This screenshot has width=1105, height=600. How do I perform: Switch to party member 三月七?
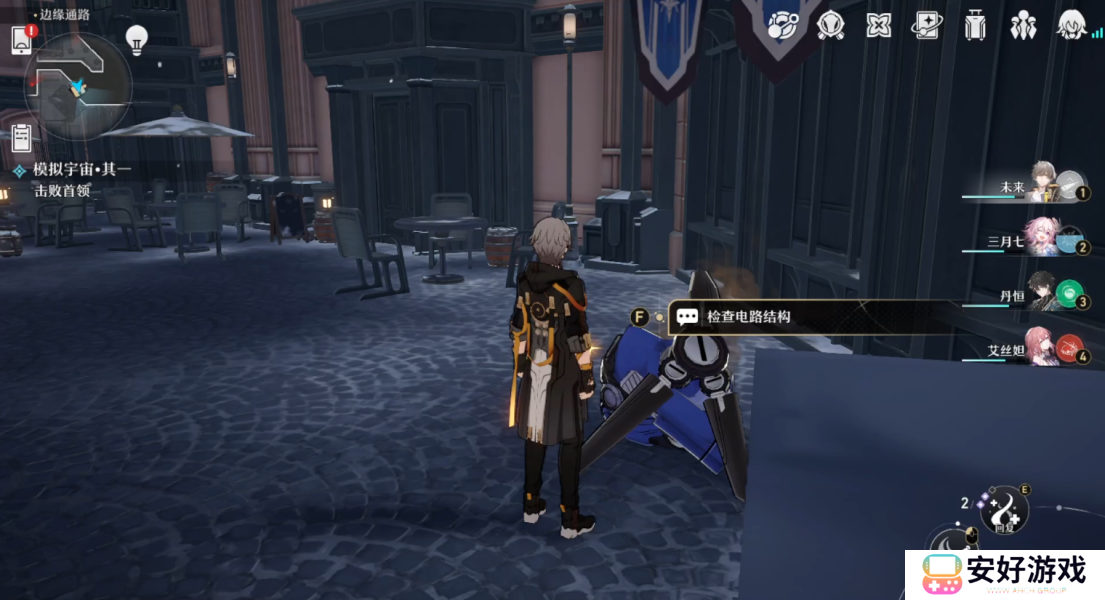[1045, 240]
